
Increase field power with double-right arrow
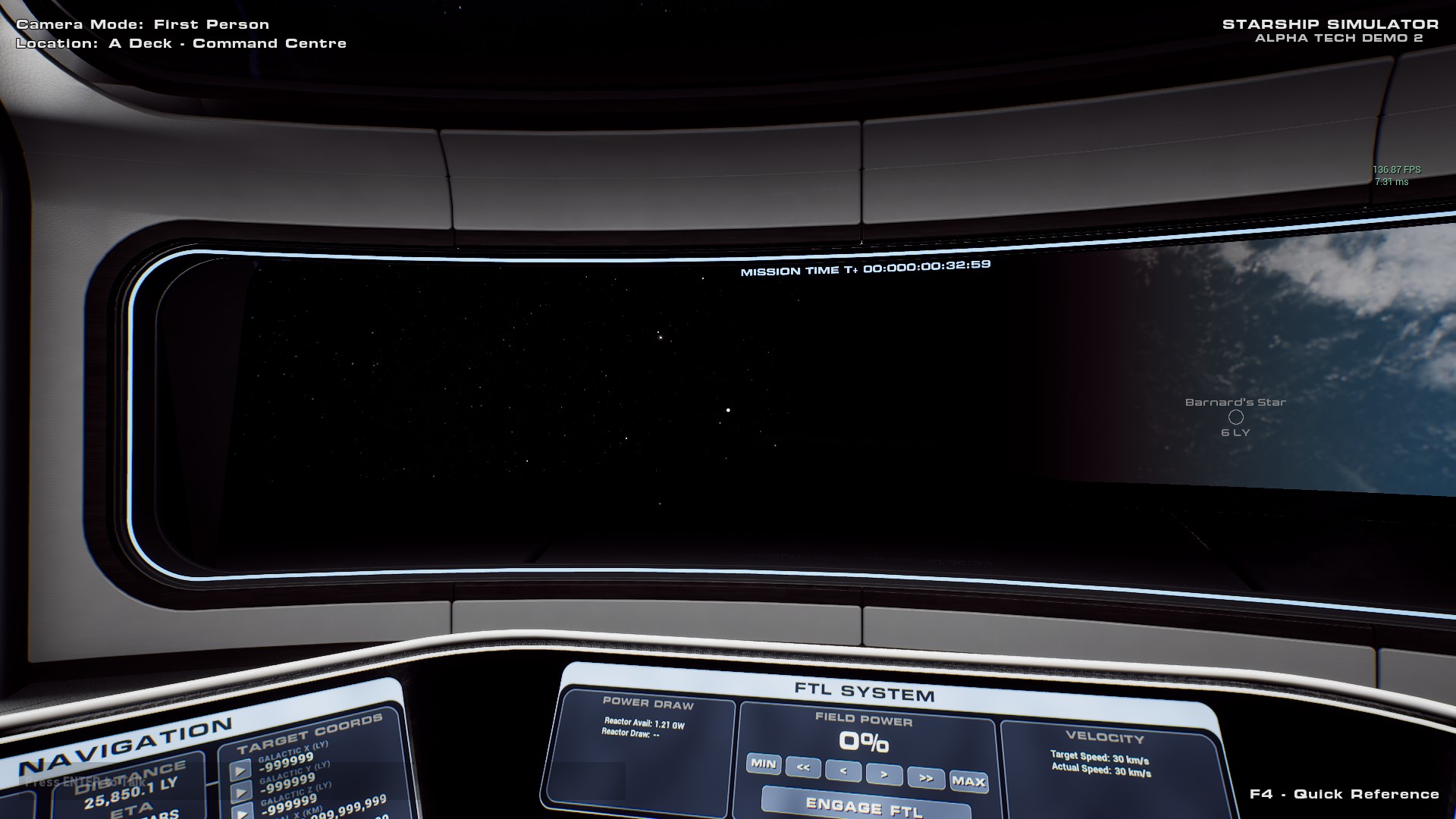[926, 778]
